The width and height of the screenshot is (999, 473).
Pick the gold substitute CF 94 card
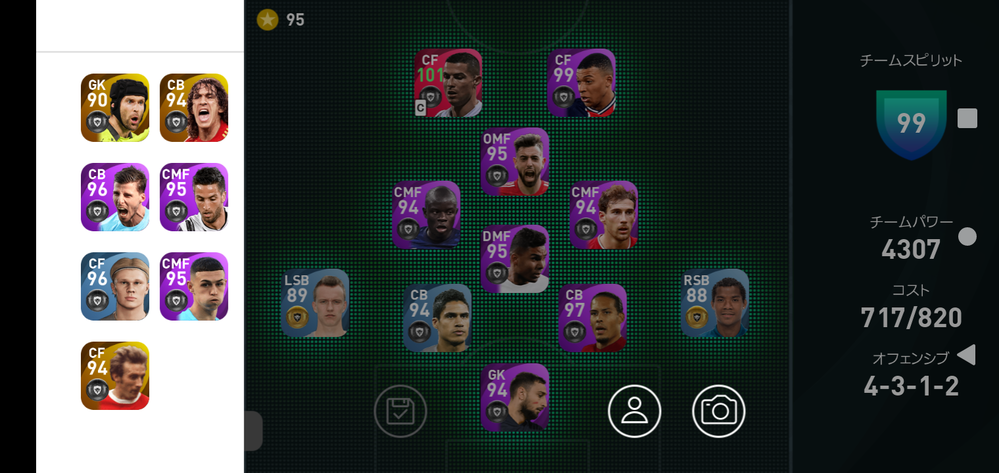tap(115, 375)
